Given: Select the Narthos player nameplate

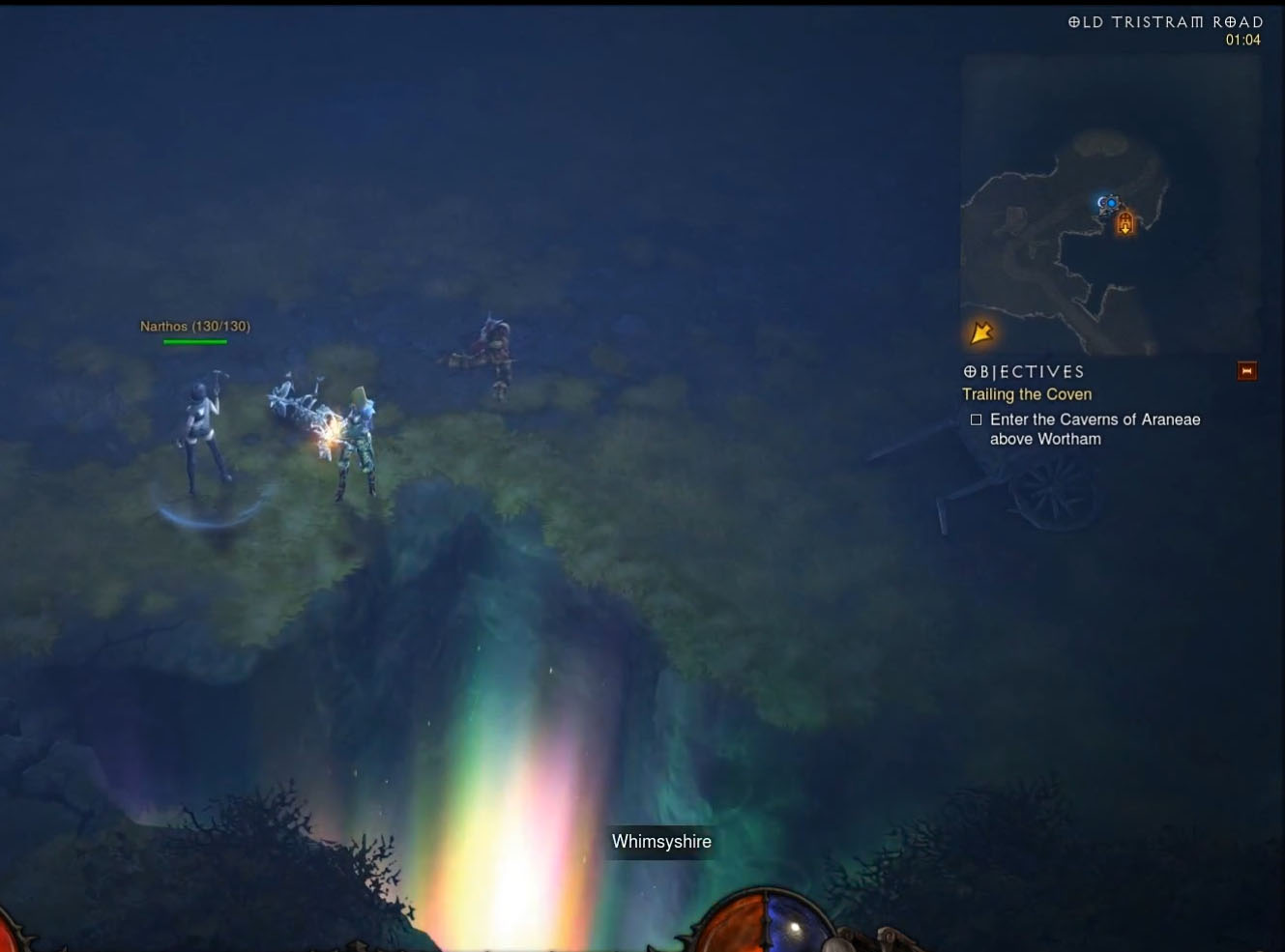Looking at the screenshot, I should coord(195,327).
